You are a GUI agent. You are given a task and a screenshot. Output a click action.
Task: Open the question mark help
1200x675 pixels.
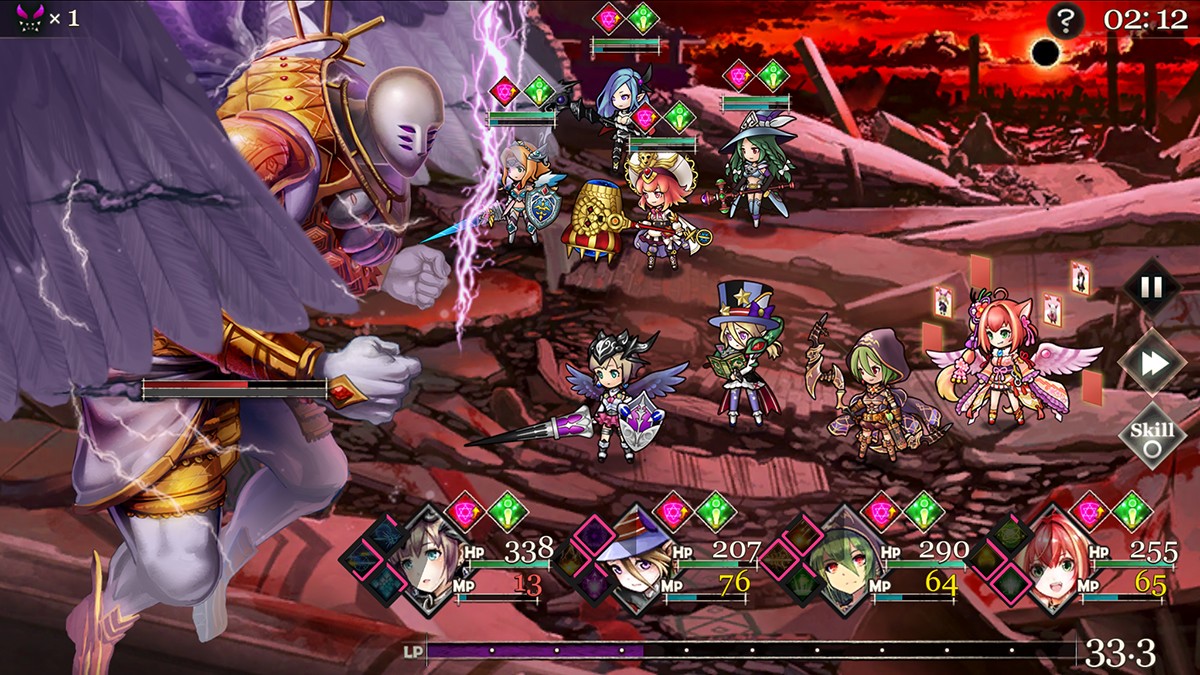click(x=1063, y=20)
